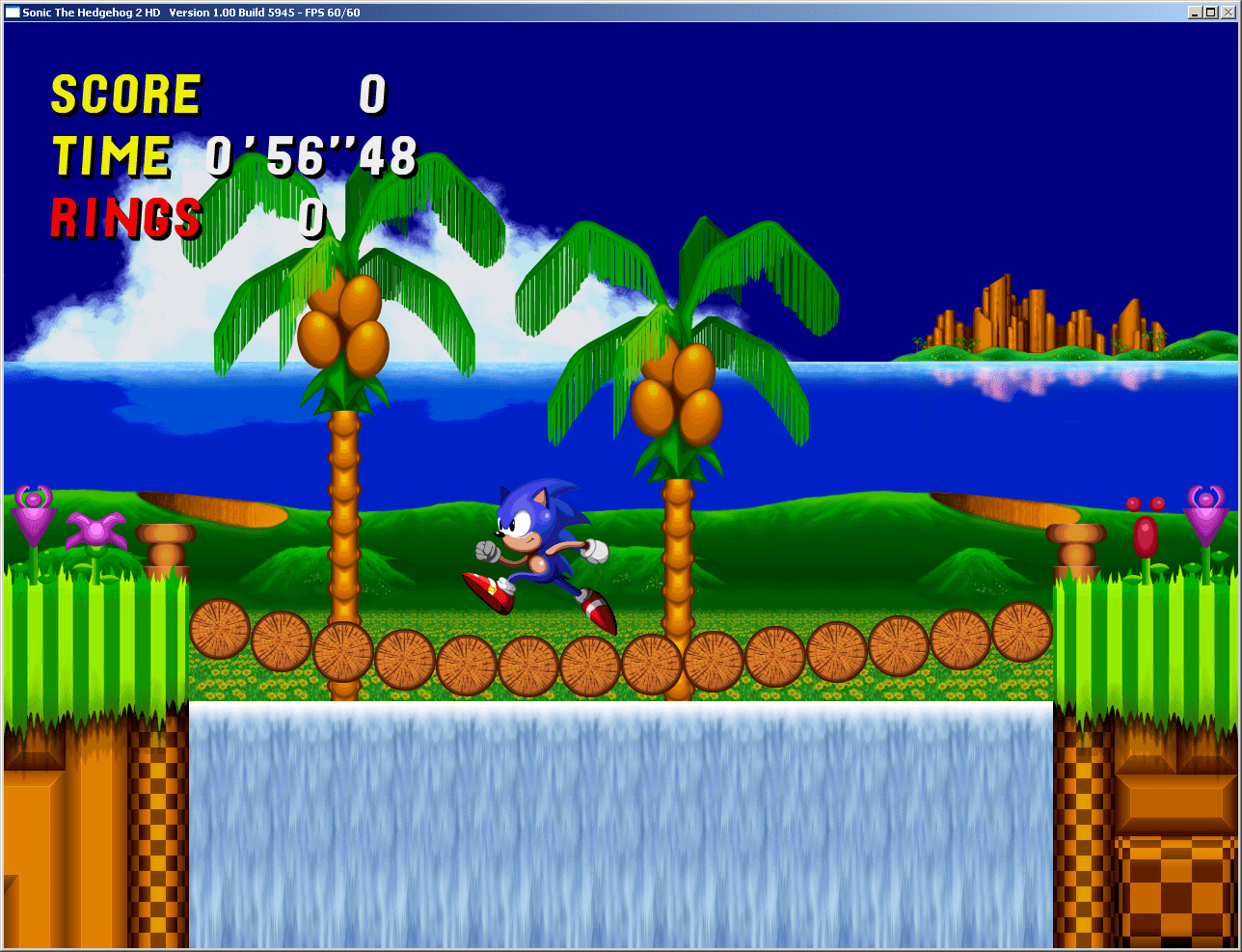
Task: Click the waterfall below the log bridge
Action: pos(617,820)
